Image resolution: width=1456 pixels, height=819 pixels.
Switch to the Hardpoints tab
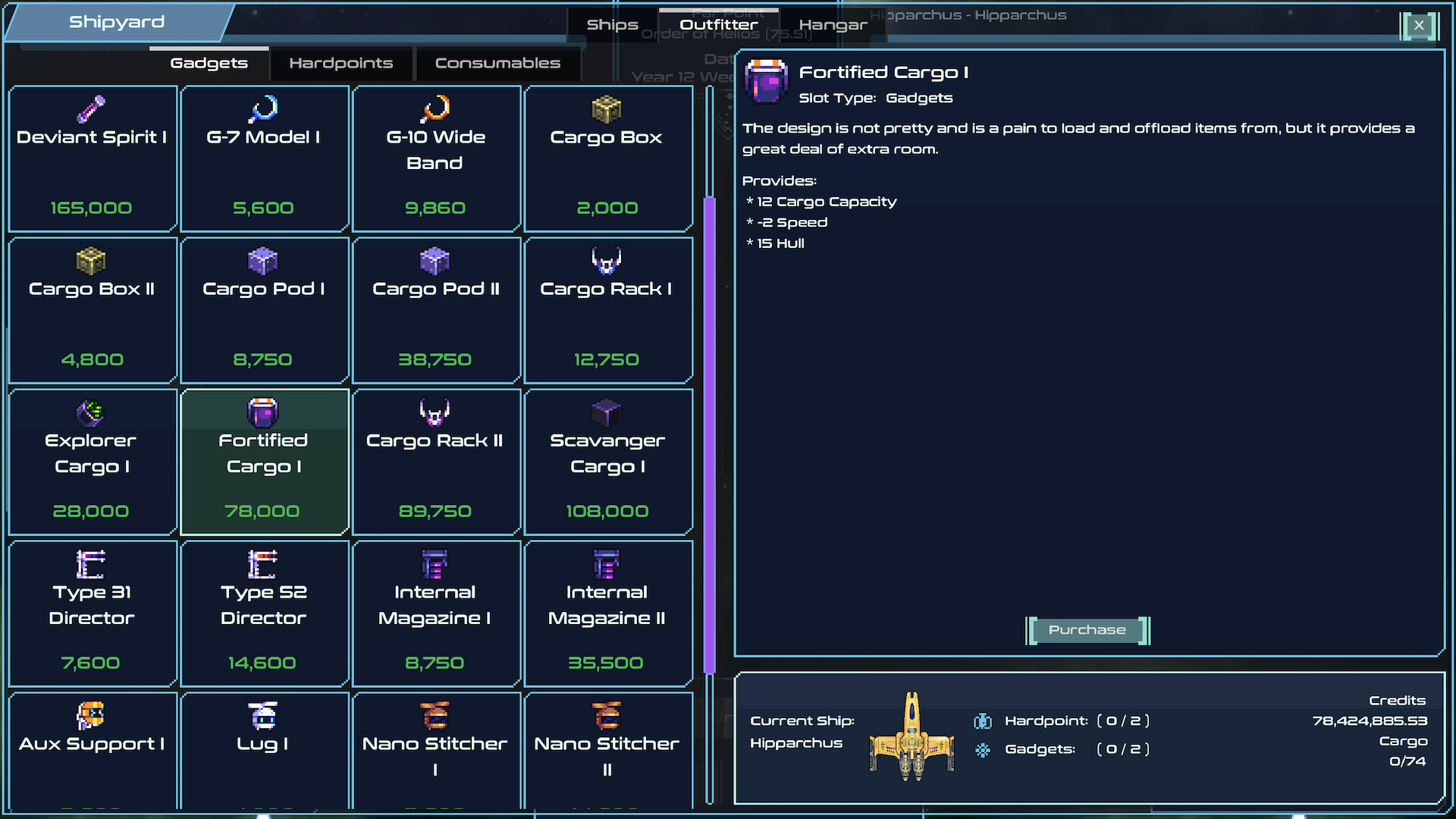point(340,64)
